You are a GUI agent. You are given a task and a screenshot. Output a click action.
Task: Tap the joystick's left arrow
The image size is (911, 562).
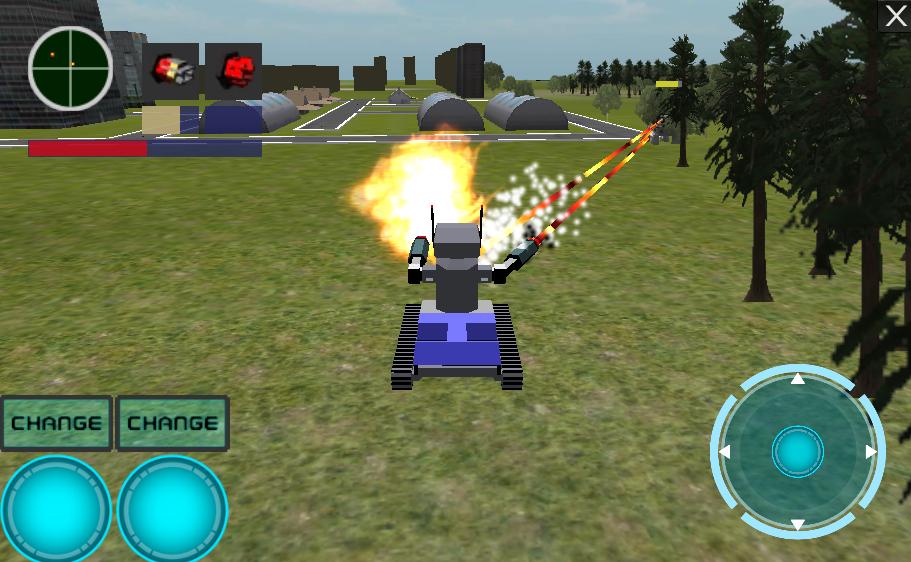[725, 453]
